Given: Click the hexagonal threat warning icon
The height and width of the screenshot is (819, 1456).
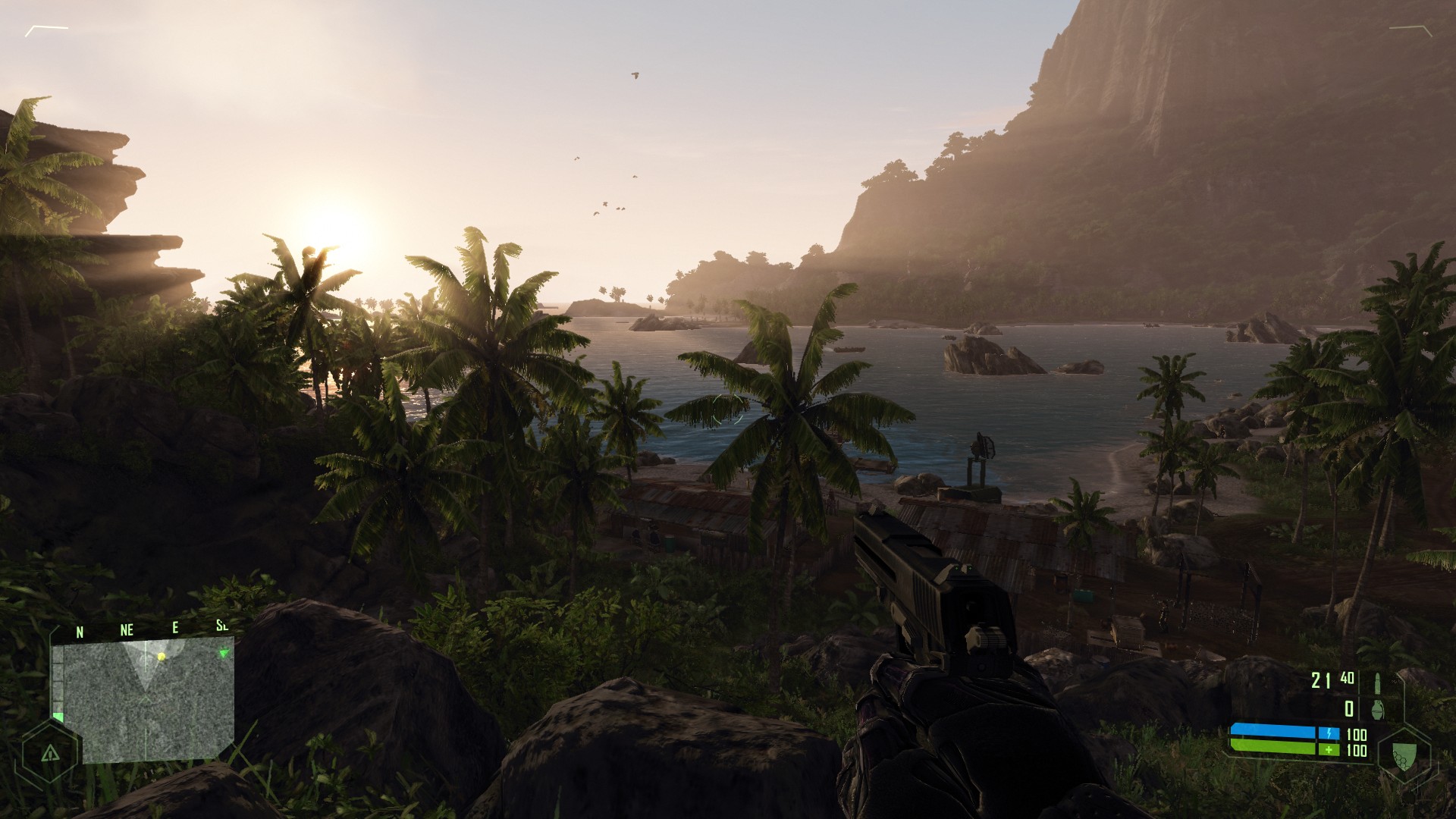Looking at the screenshot, I should click(x=50, y=753).
